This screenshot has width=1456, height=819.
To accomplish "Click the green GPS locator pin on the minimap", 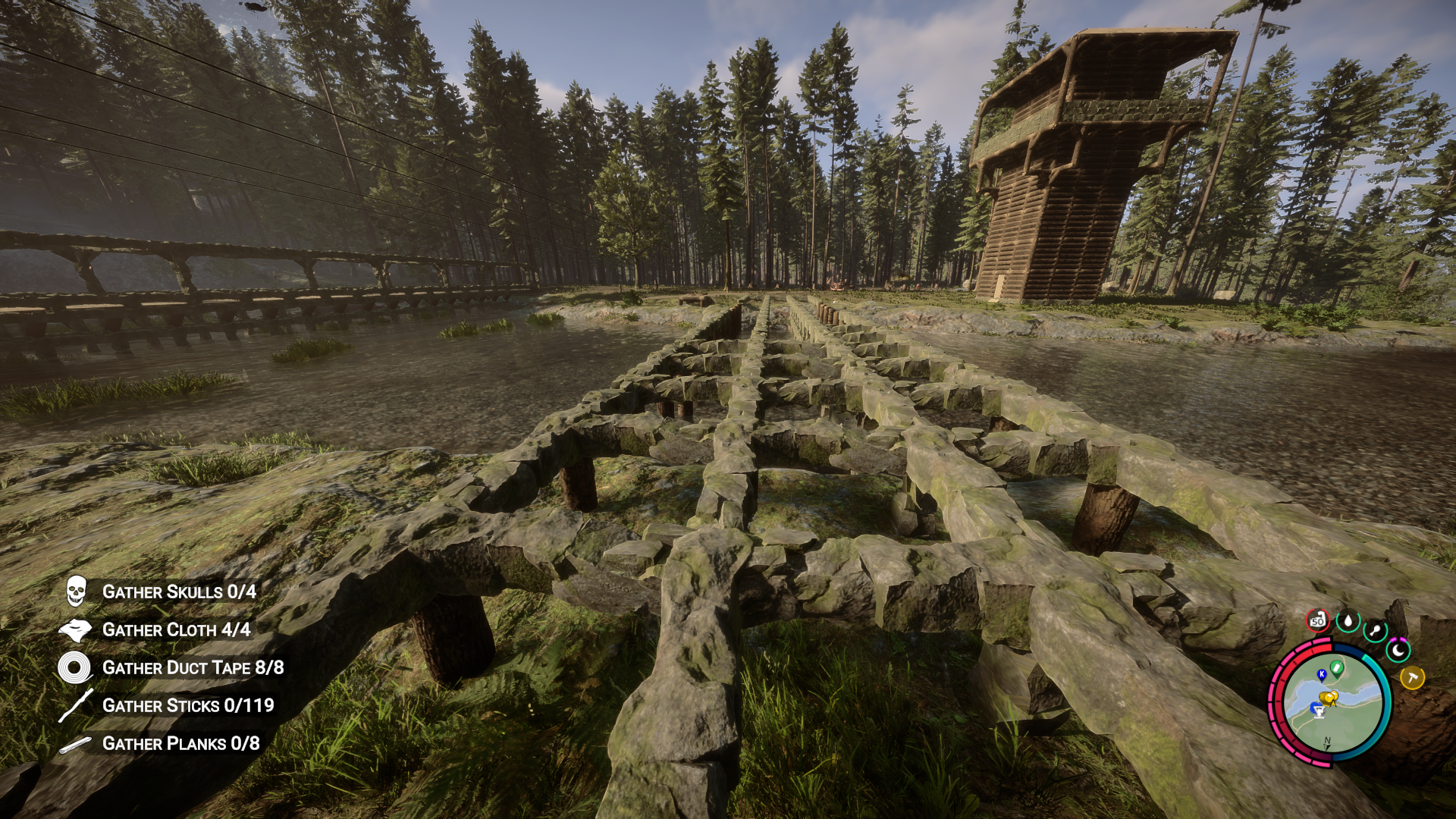I will (1336, 669).
